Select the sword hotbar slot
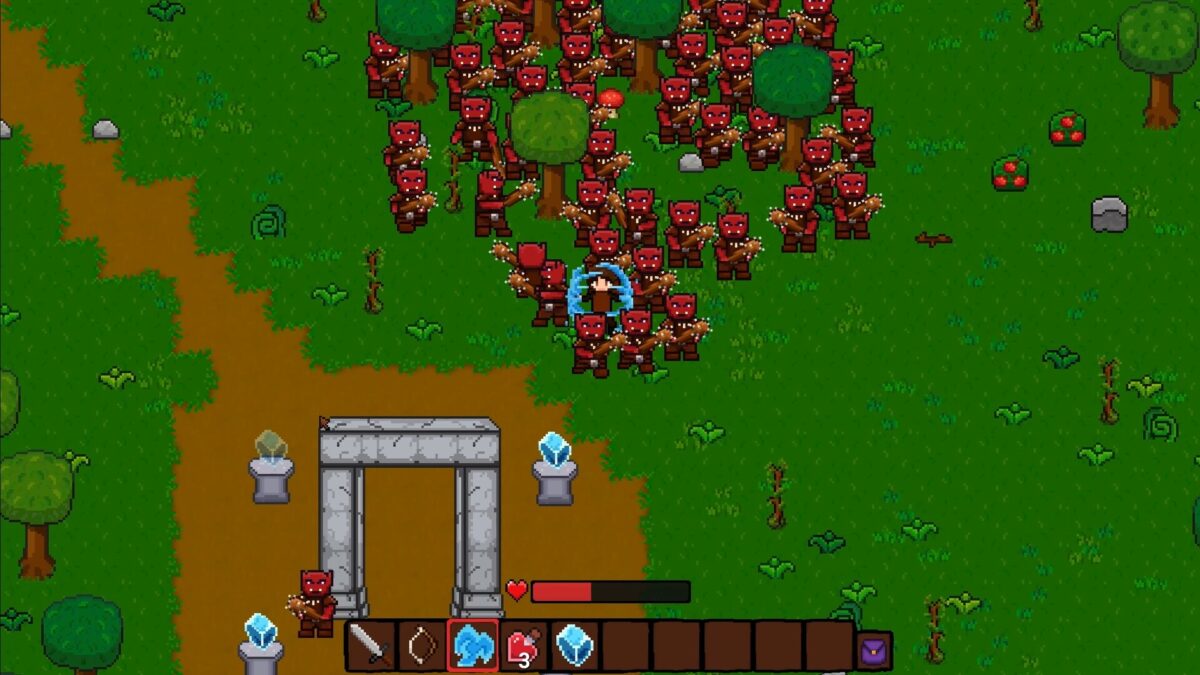This screenshot has height=675, width=1200. [x=371, y=646]
